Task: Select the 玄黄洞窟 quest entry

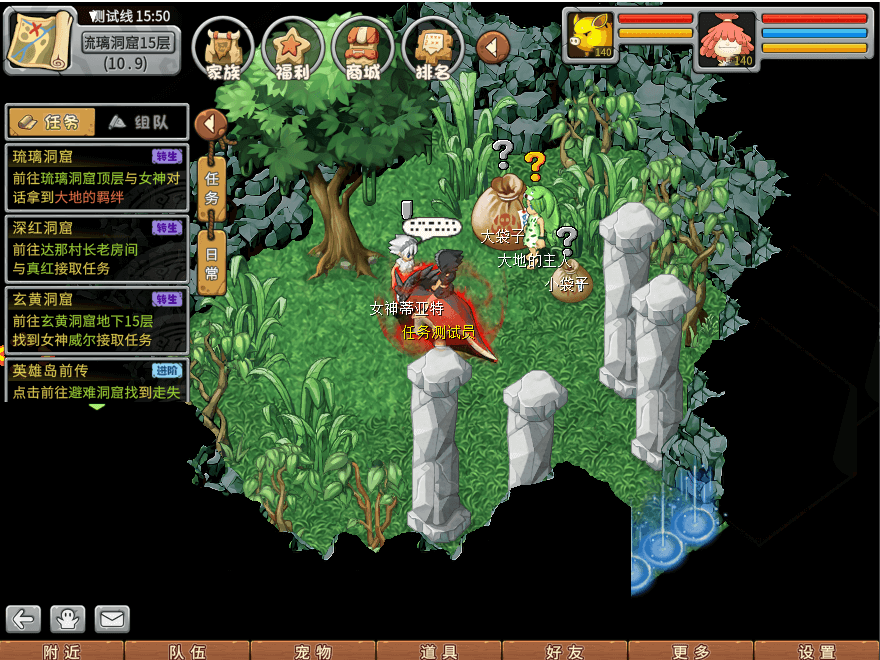Action: [x=96, y=319]
